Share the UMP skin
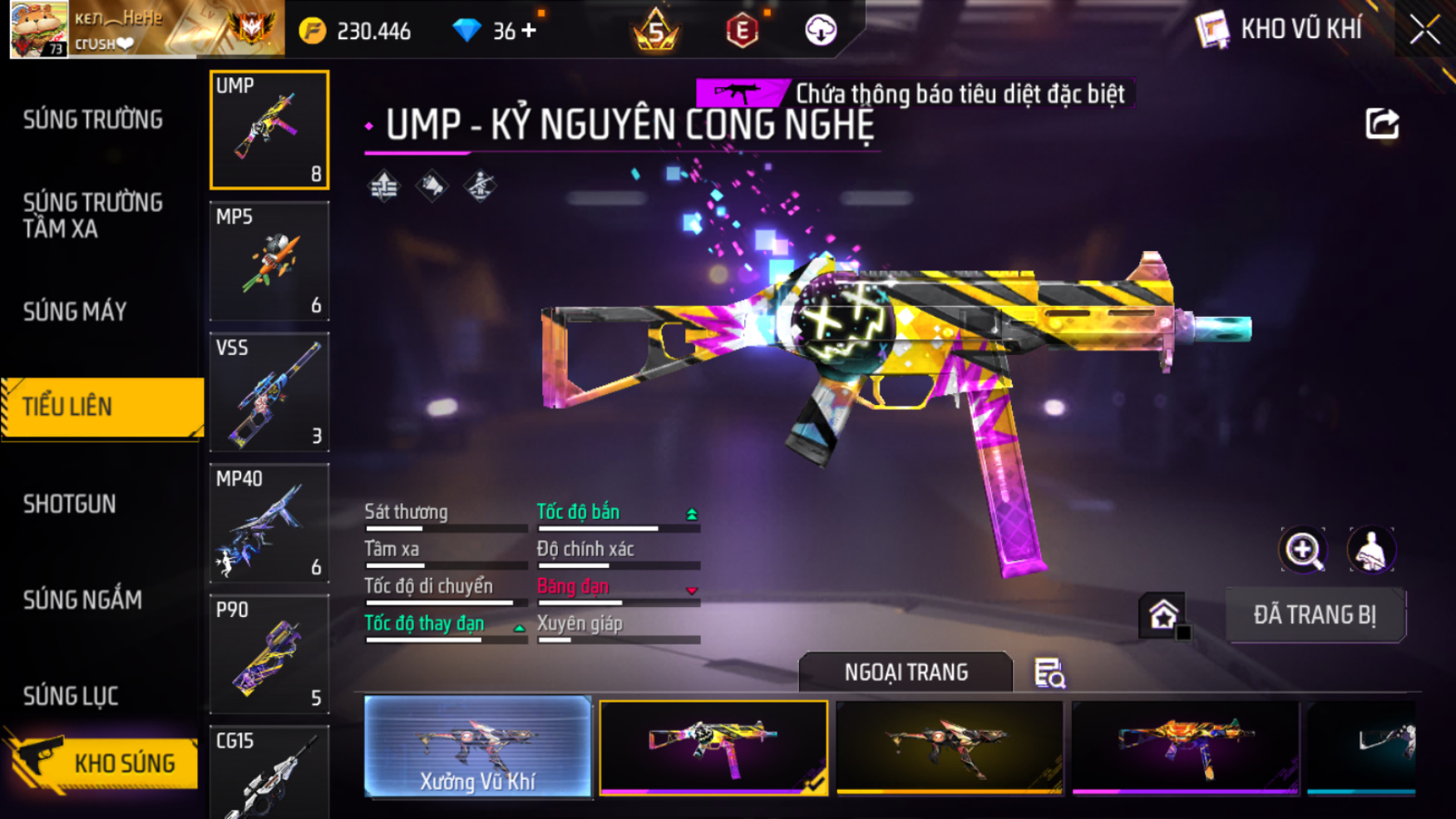This screenshot has height=819, width=1456. [x=1382, y=125]
